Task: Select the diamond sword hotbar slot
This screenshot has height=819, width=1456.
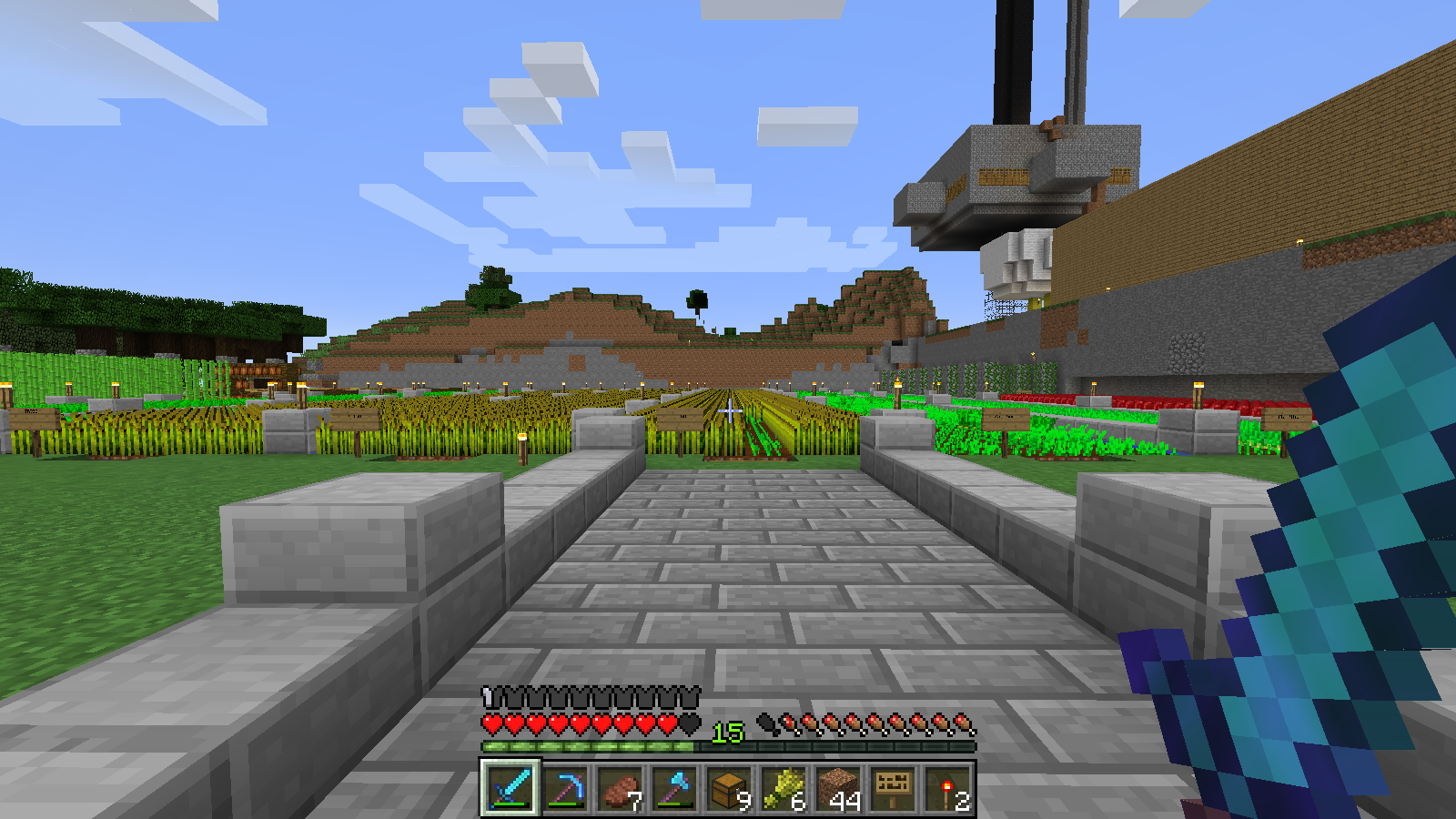Action: (x=510, y=788)
